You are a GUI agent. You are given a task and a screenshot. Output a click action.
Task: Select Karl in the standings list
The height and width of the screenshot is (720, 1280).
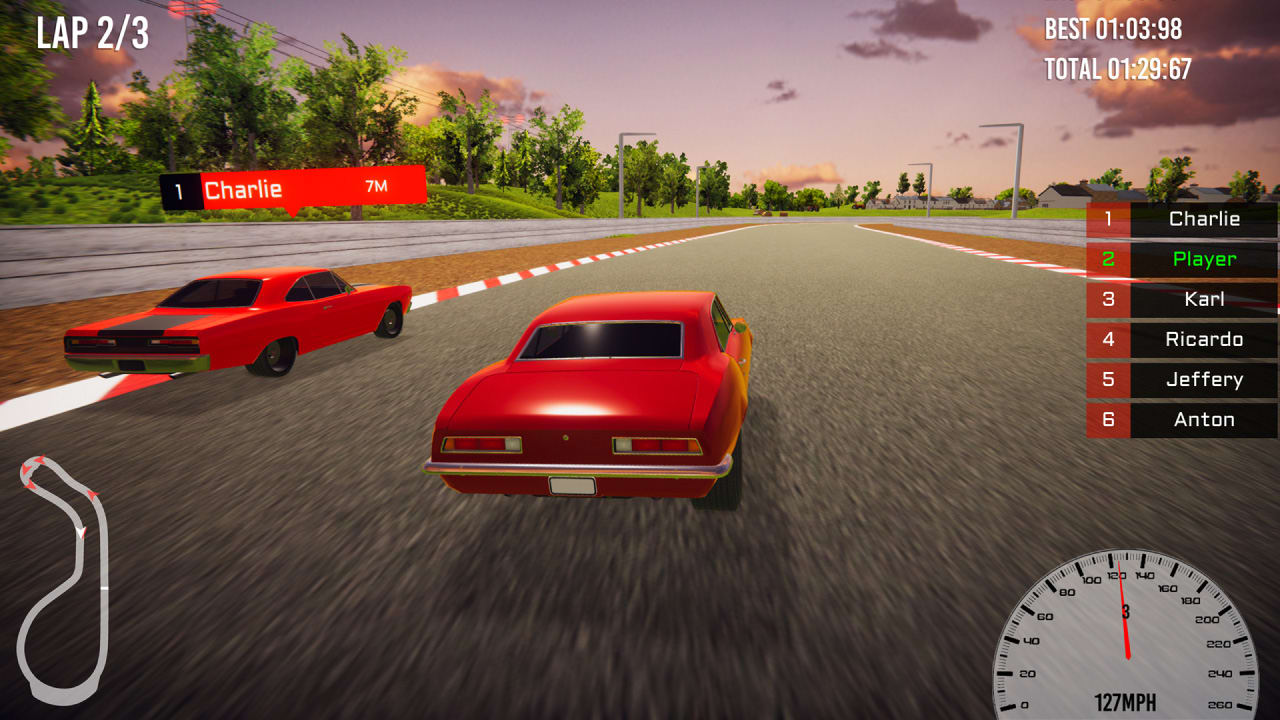point(1207,299)
